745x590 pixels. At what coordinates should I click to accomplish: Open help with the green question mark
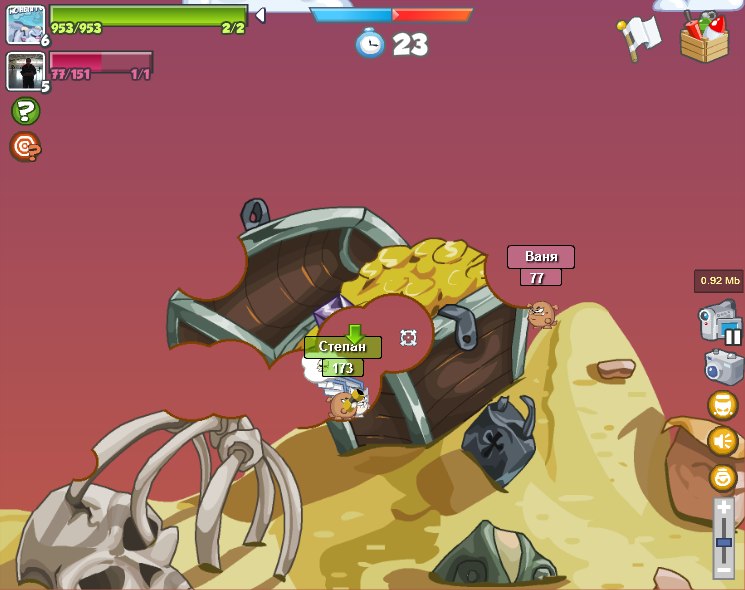click(25, 111)
